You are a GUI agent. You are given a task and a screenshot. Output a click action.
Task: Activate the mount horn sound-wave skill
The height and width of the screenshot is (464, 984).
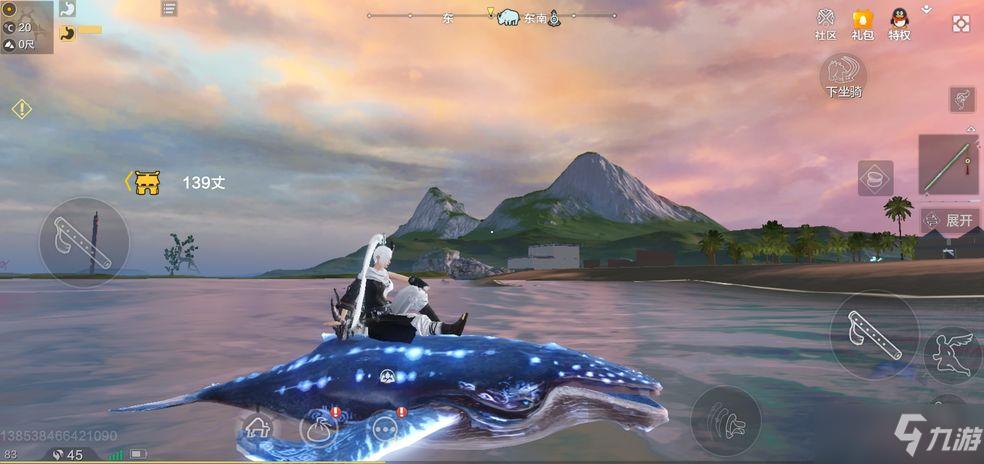point(726,419)
